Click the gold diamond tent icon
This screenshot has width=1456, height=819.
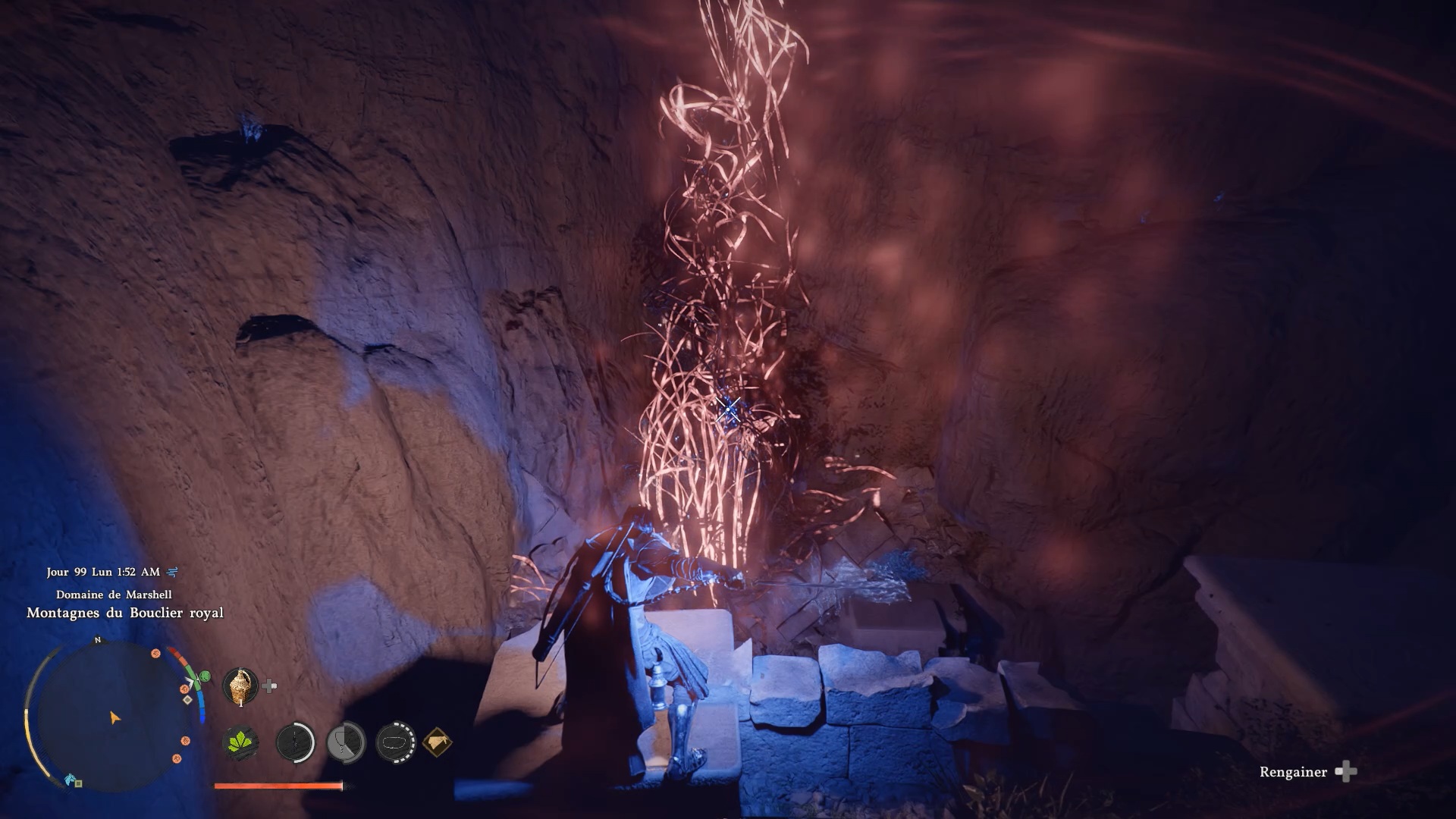pyautogui.click(x=437, y=742)
